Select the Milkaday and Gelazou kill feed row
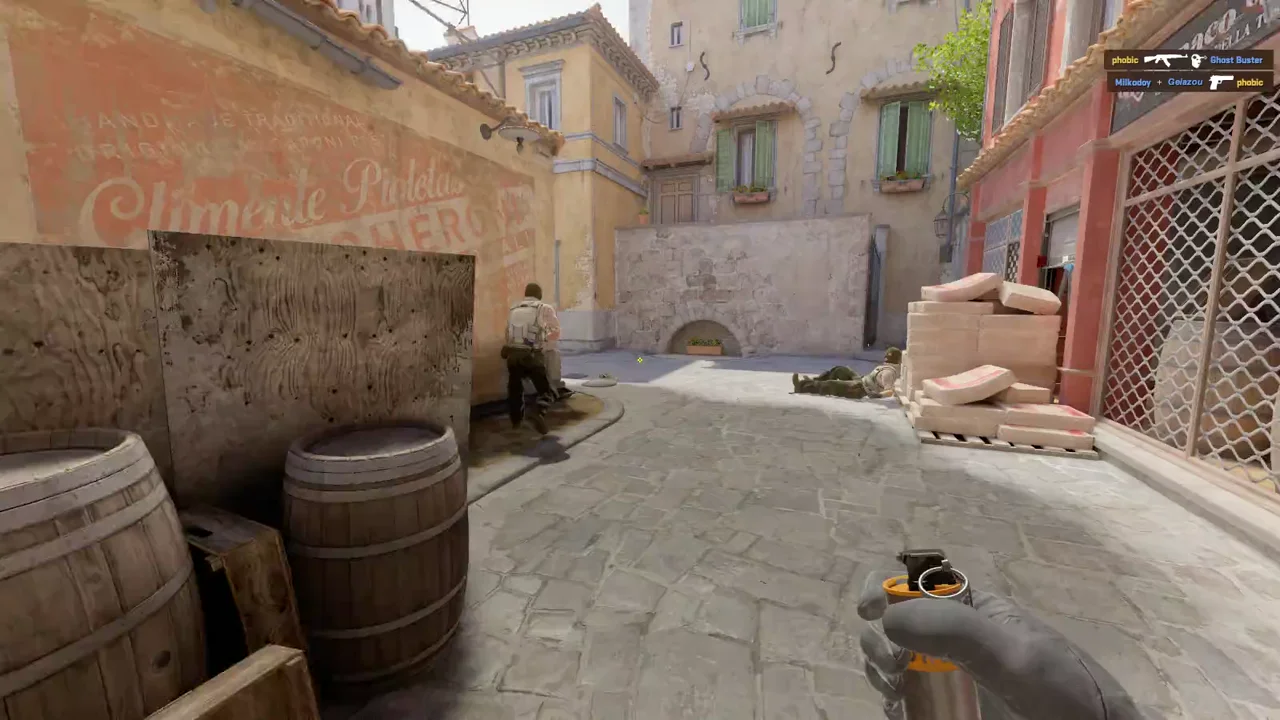The width and height of the screenshot is (1280, 720). click(1189, 83)
